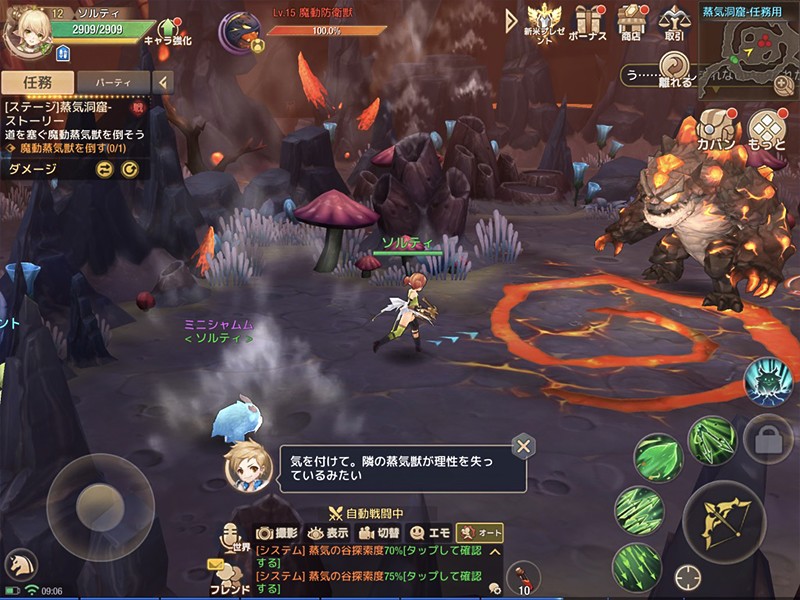The width and height of the screenshot is (800, 600).
Task: Toggle the オート auto-battle button
Action: (479, 533)
